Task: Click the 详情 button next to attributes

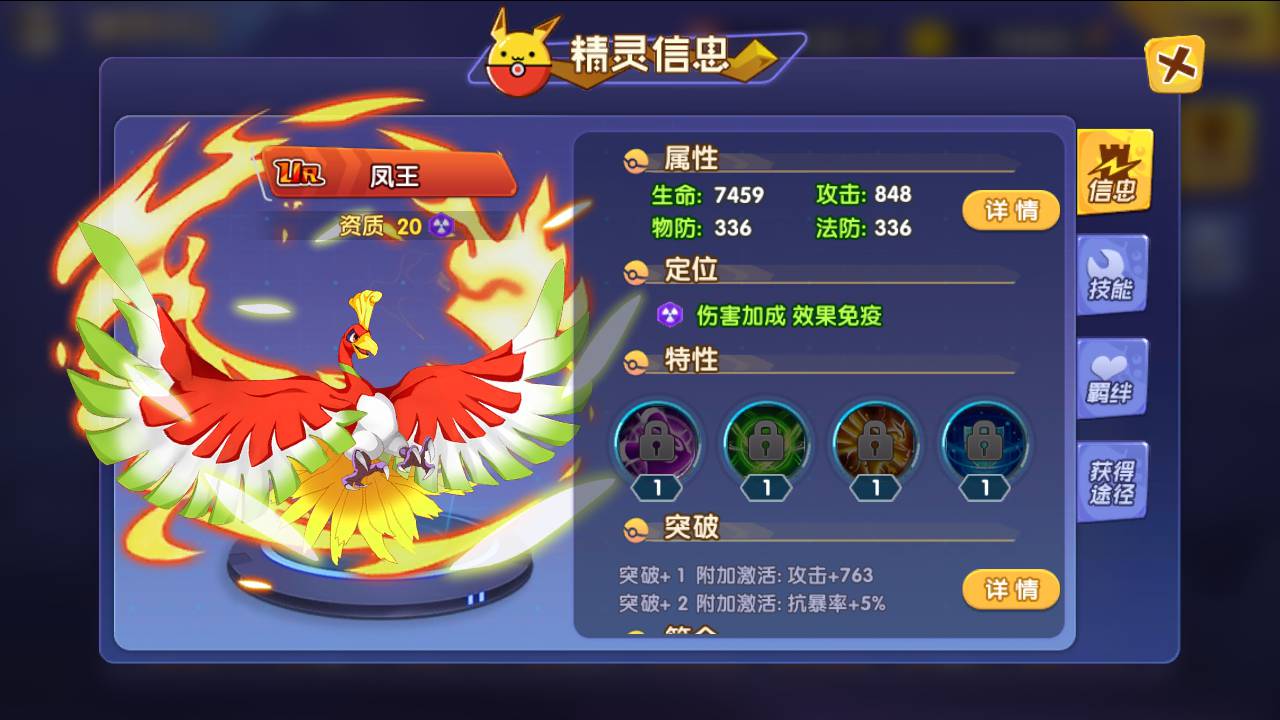Action: pos(1010,211)
